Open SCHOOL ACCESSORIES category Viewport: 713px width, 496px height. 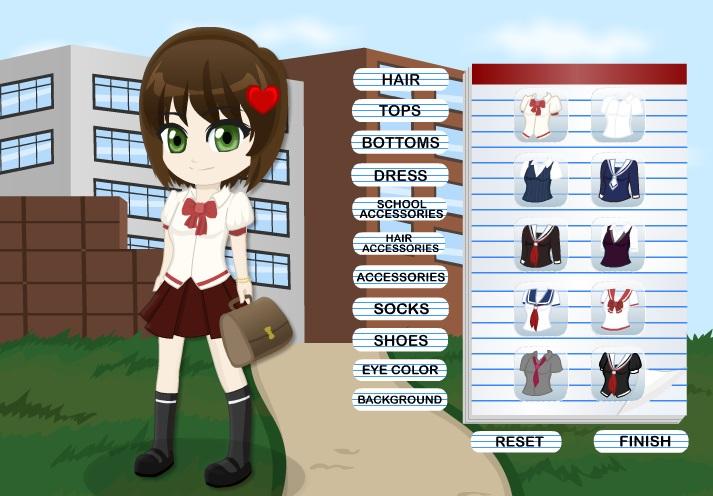click(400, 209)
